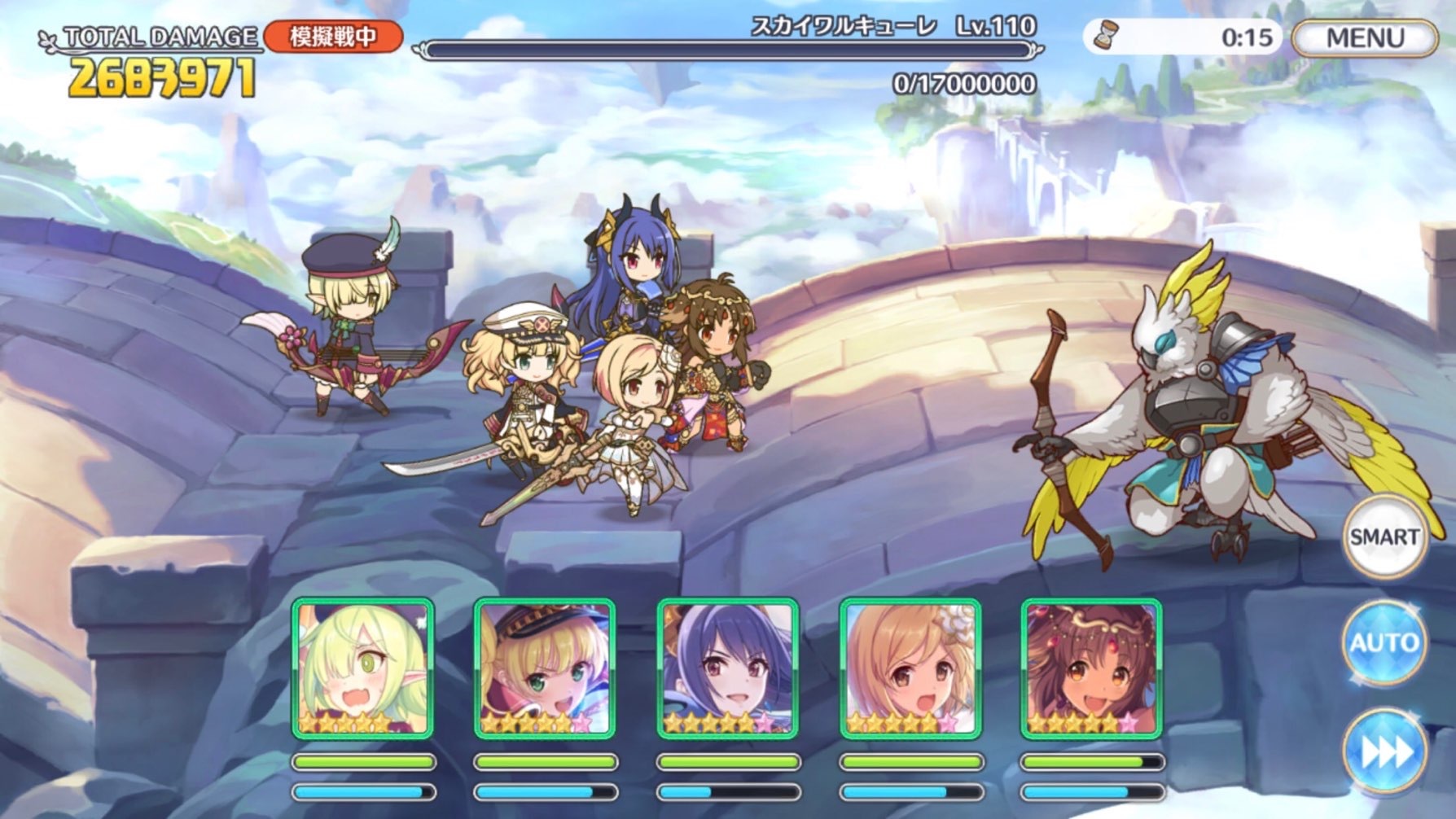Toggle the SMART mode button
Screen dimensions: 1456x819
tap(1384, 537)
